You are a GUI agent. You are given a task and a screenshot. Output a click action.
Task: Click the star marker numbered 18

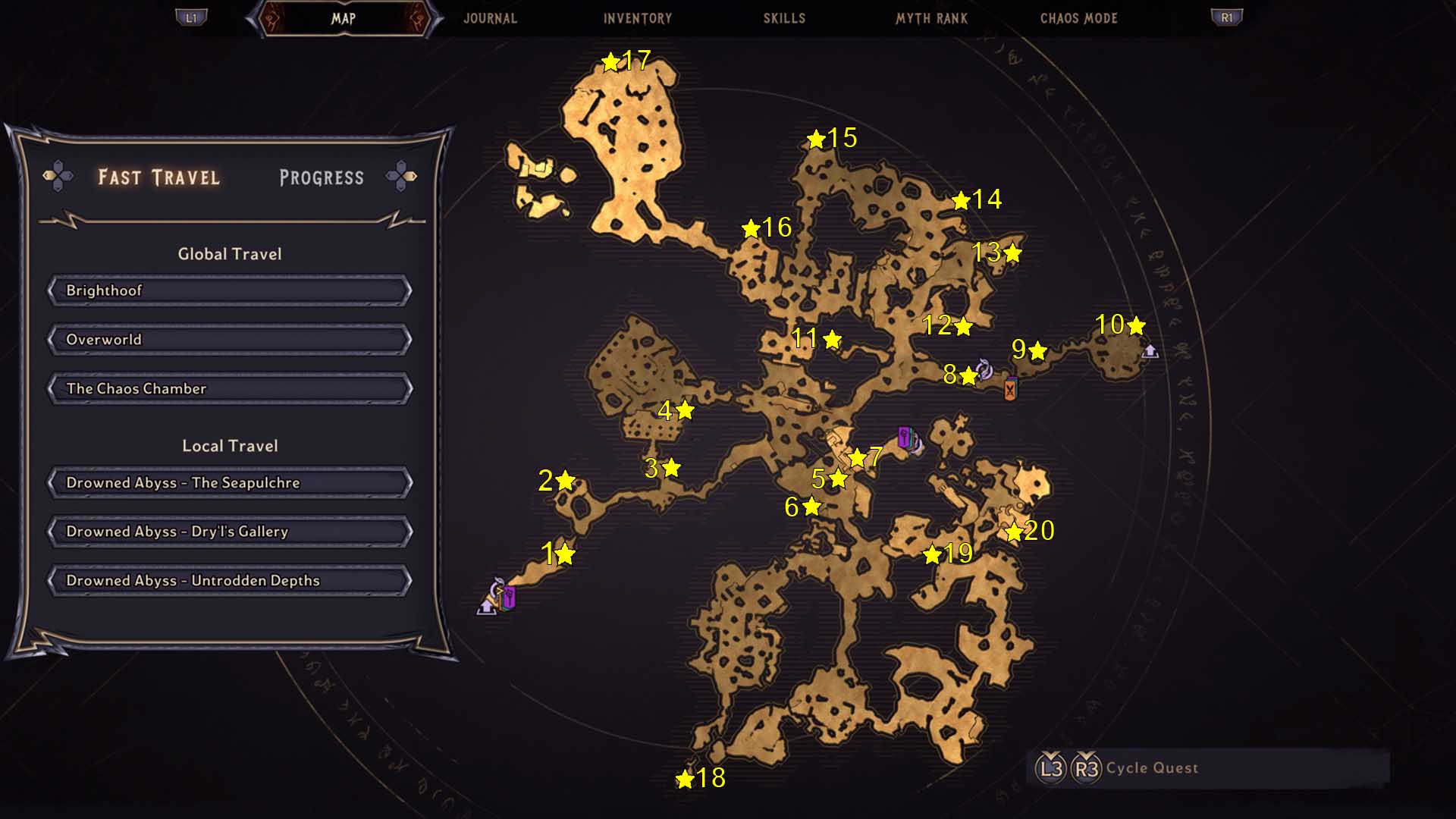click(685, 779)
